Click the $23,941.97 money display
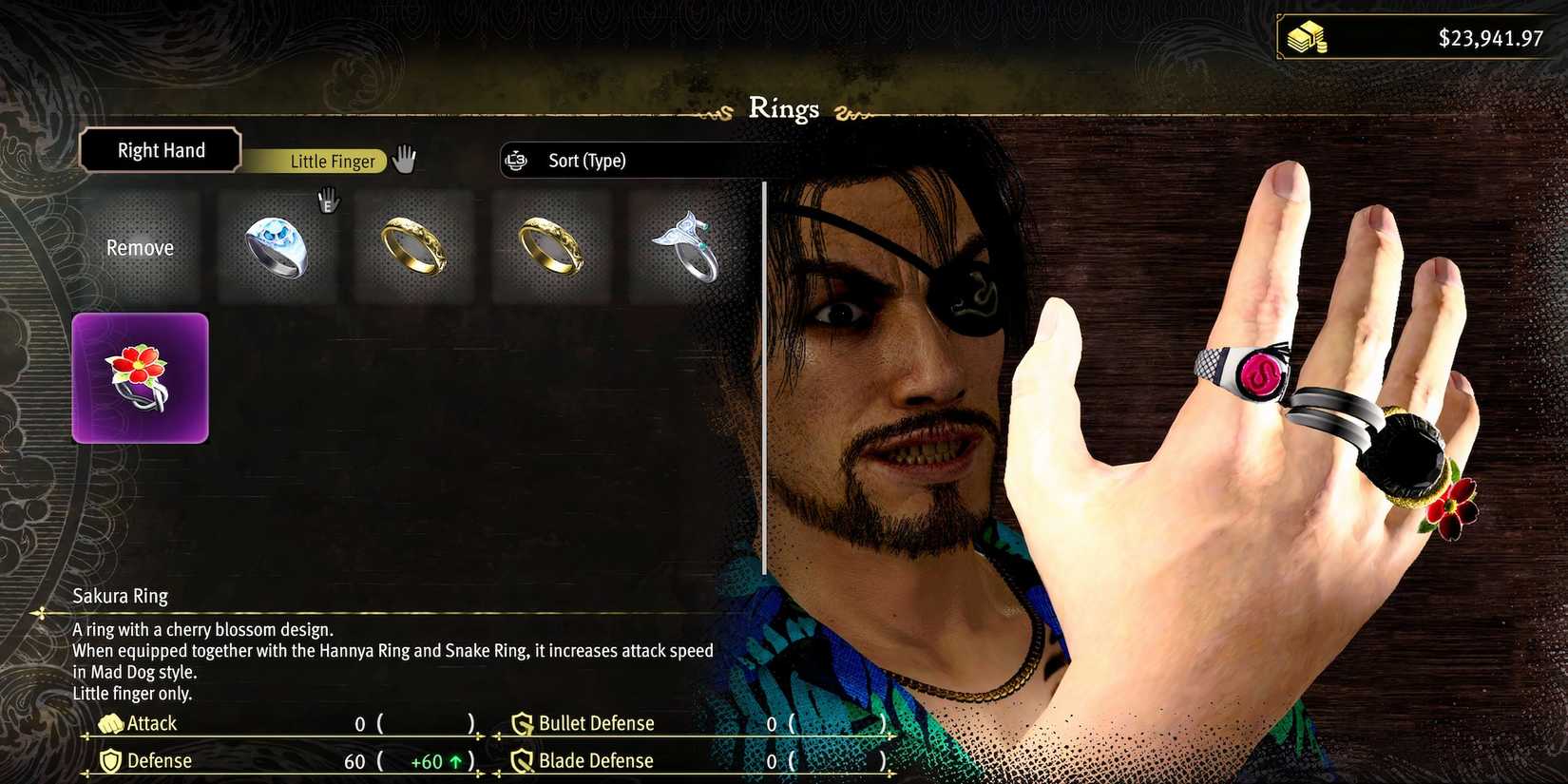Screen dimensions: 1568x784 coord(1487,39)
